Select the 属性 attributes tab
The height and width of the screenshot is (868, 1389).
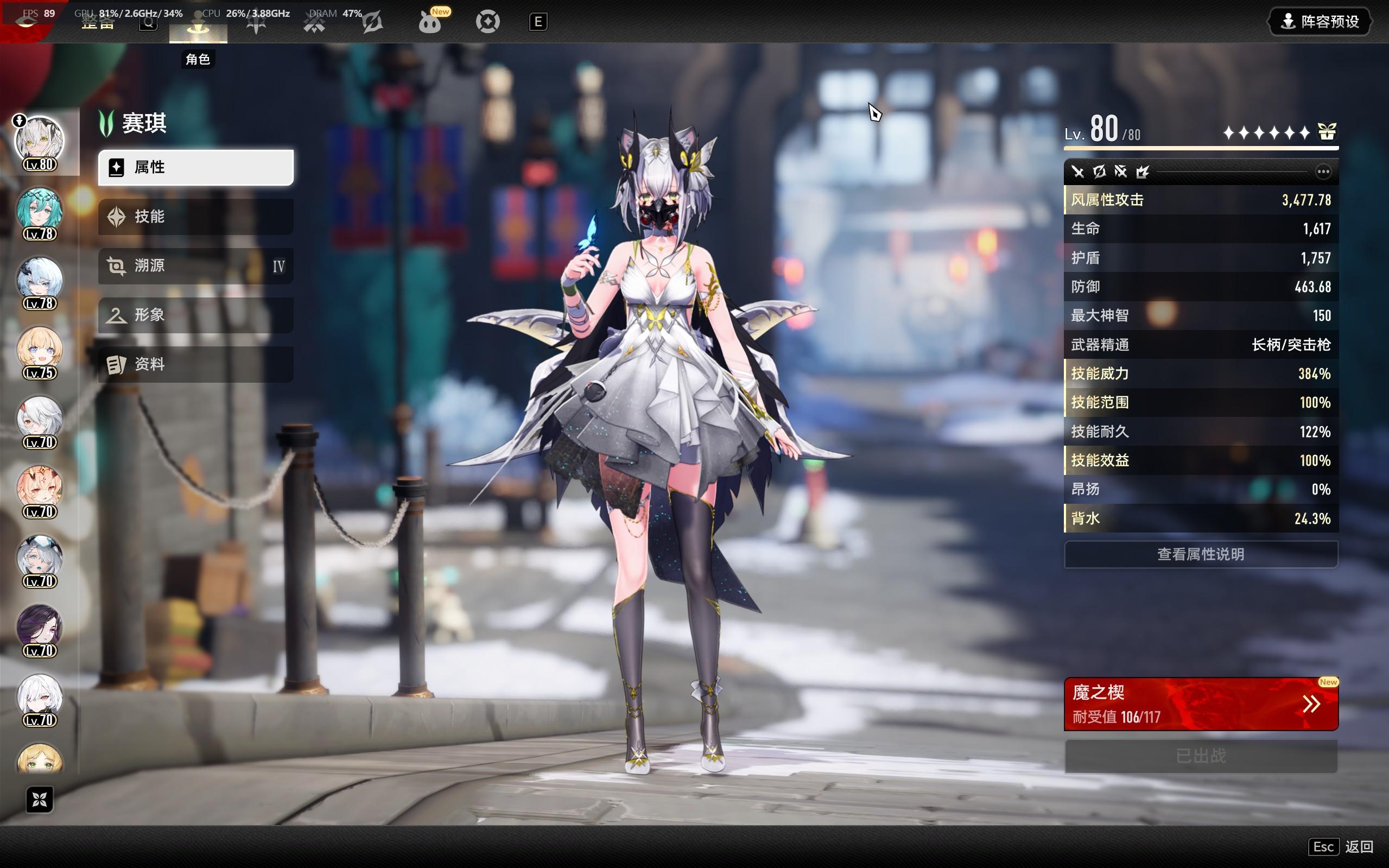coord(196,168)
